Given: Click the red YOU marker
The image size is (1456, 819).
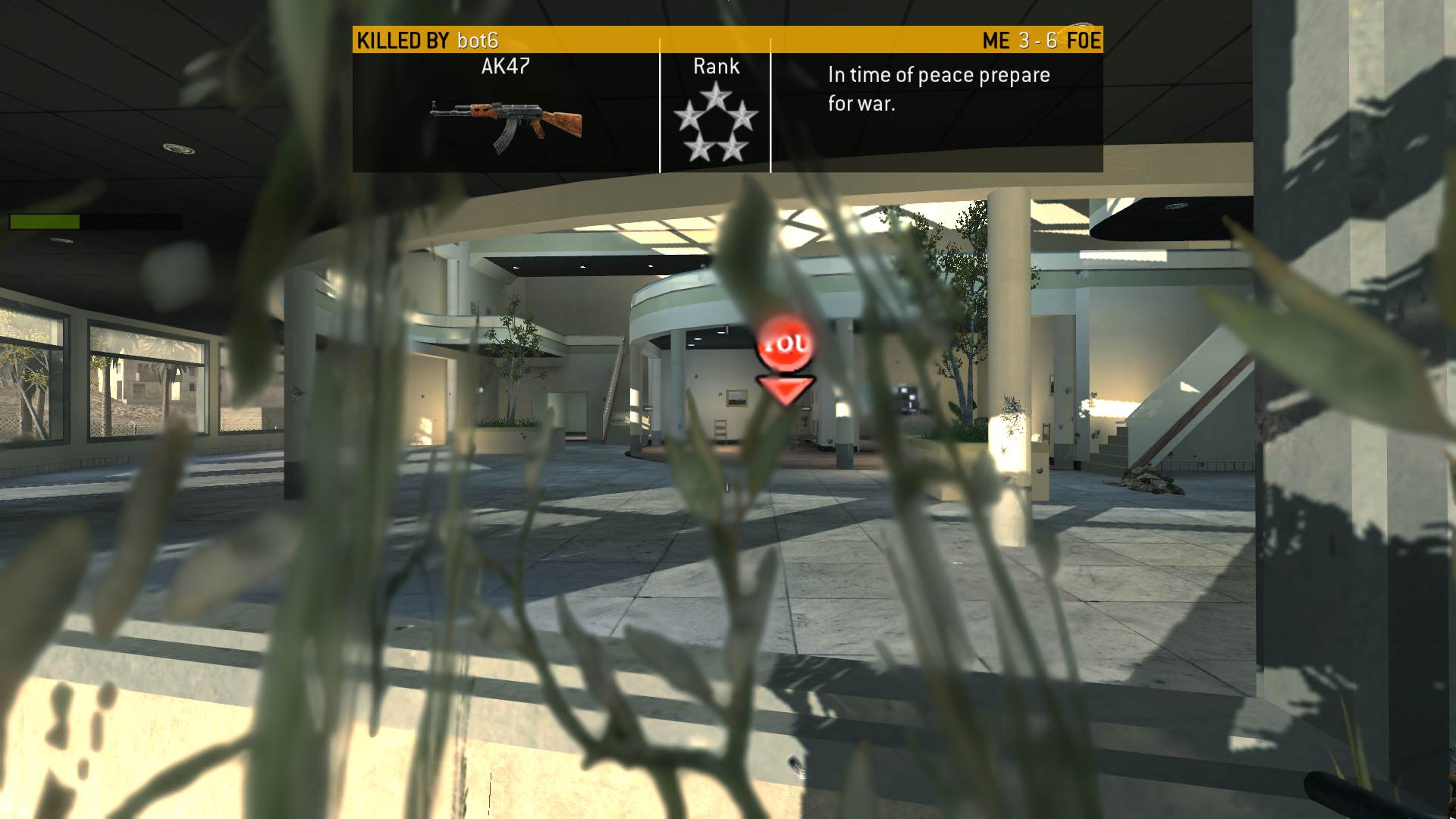Looking at the screenshot, I should (x=785, y=347).
